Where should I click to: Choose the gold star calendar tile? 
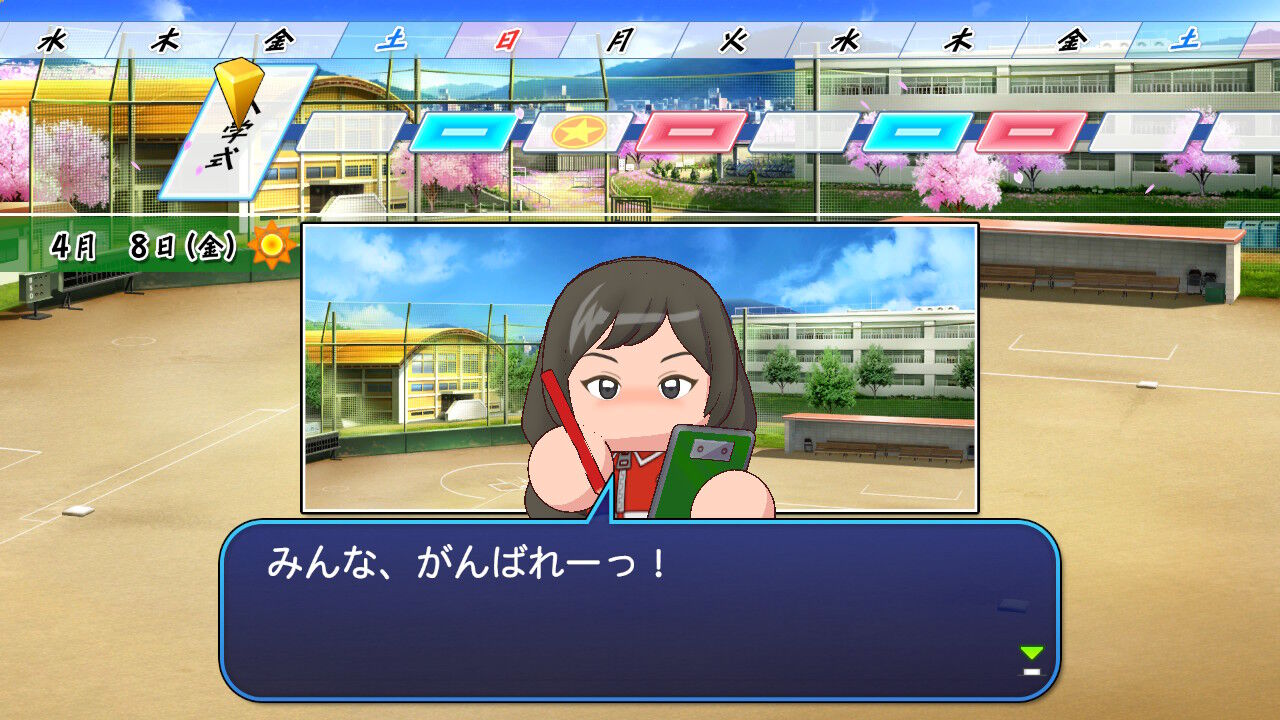[x=577, y=132]
